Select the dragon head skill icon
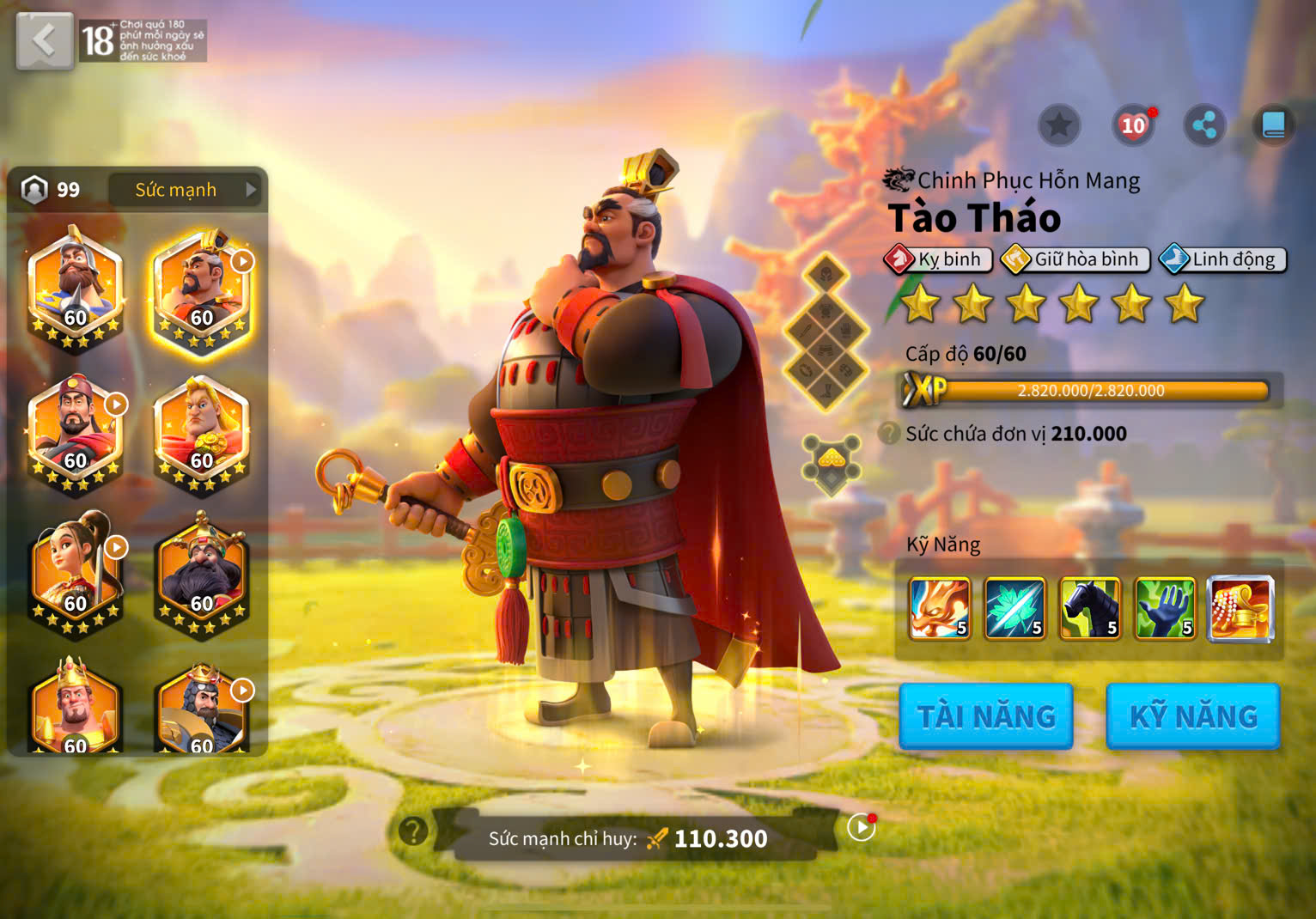Screen dimensions: 1316x919 940,609
